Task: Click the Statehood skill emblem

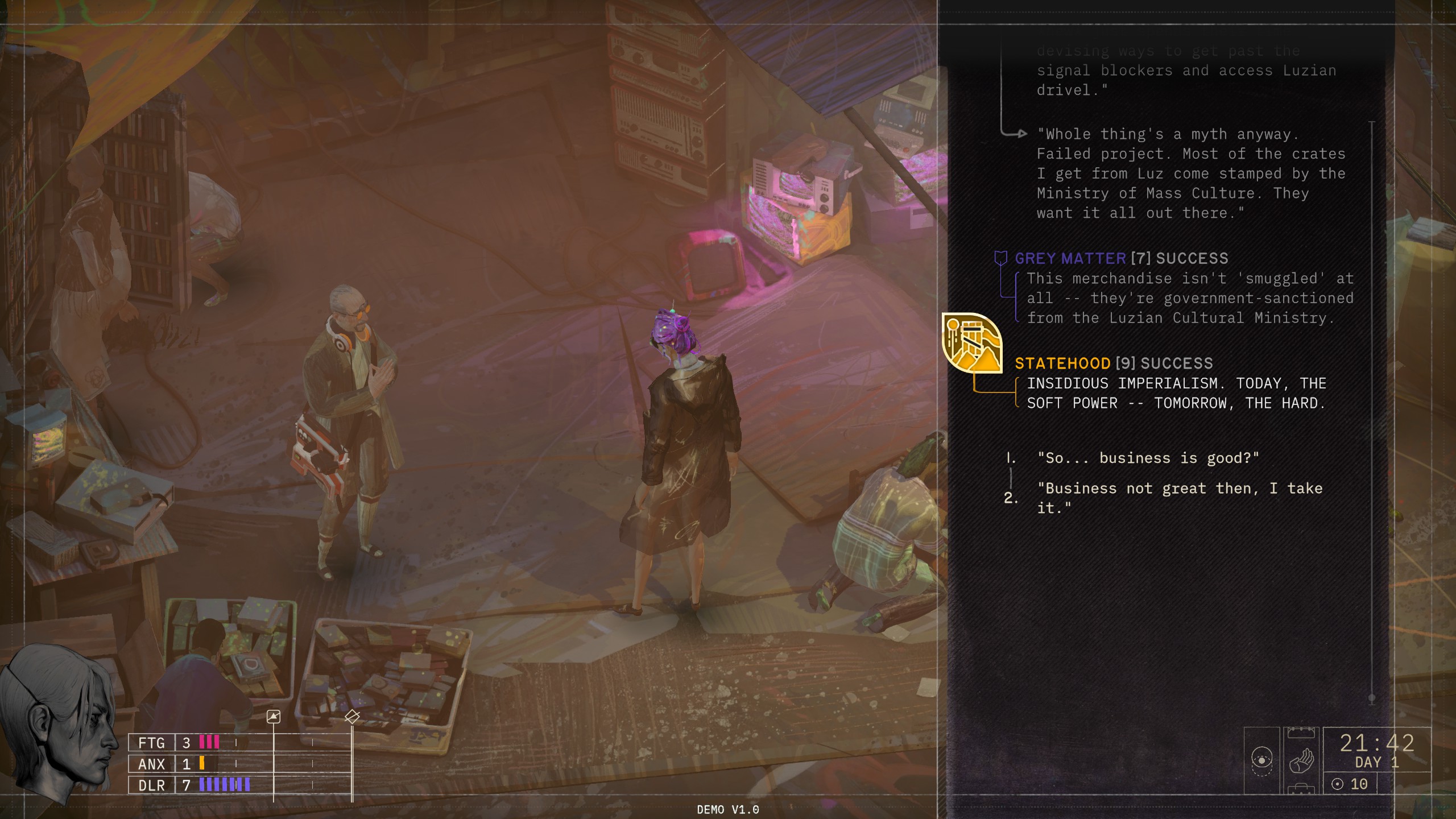Action: pos(971,343)
